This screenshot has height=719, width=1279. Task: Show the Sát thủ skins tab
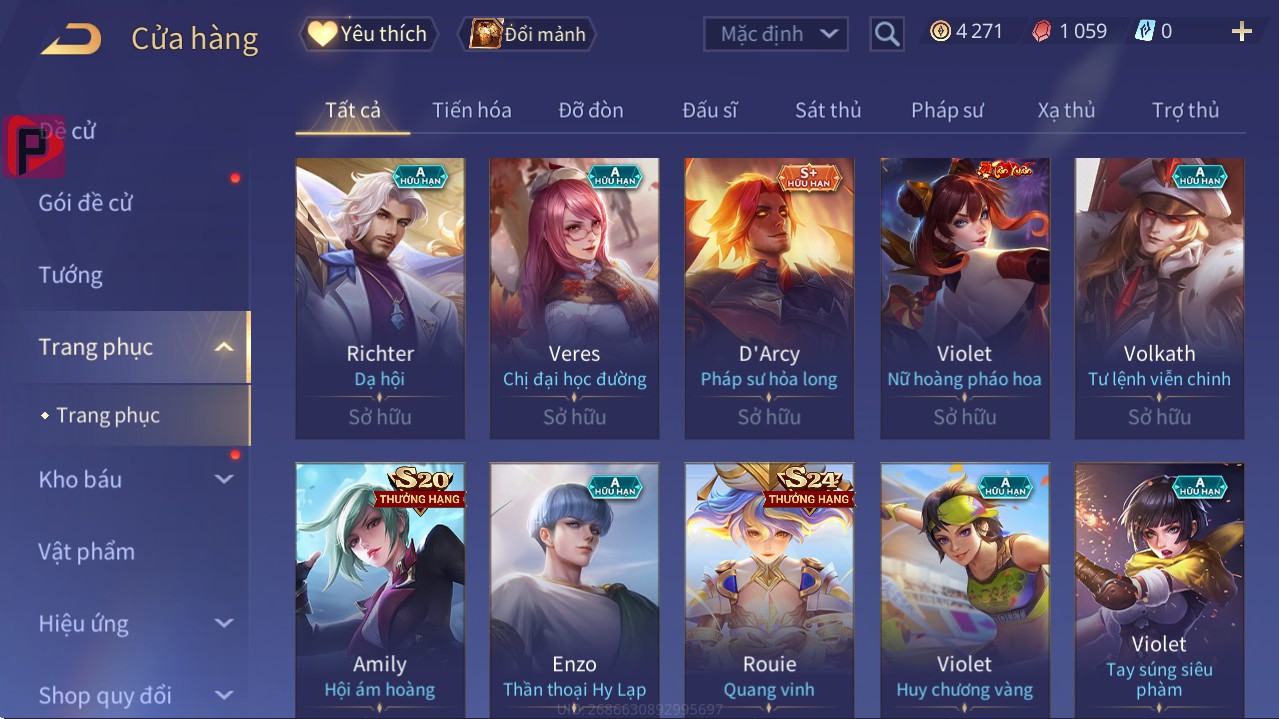(x=828, y=110)
